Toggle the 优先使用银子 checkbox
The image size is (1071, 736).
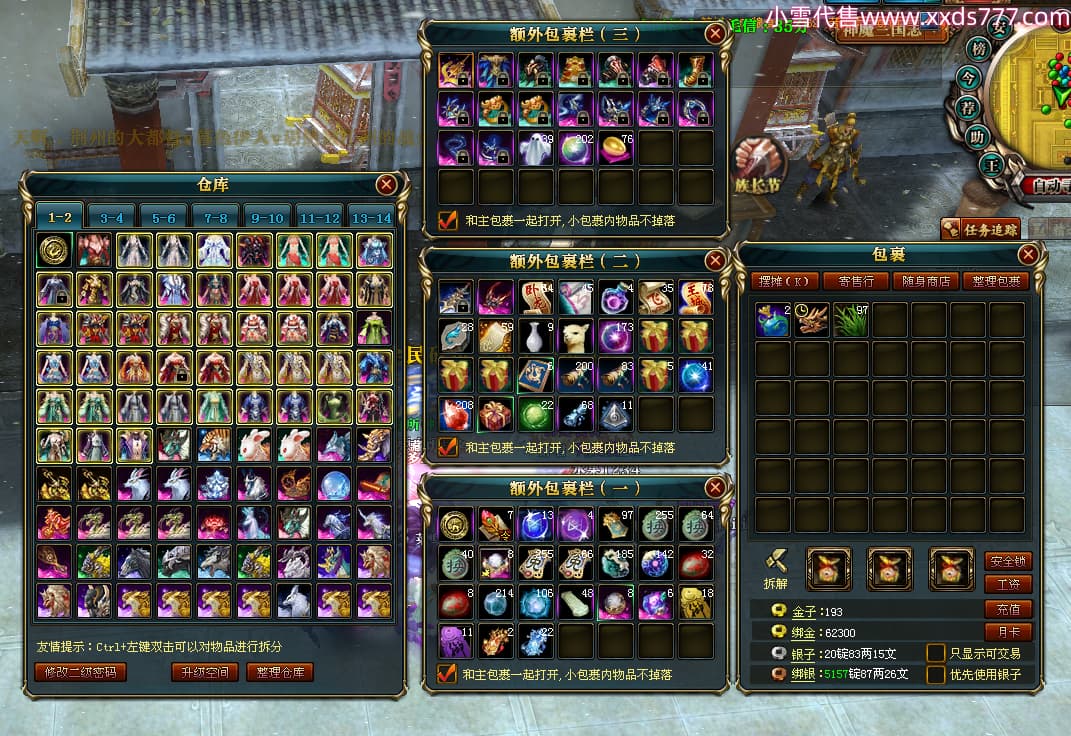click(x=936, y=674)
